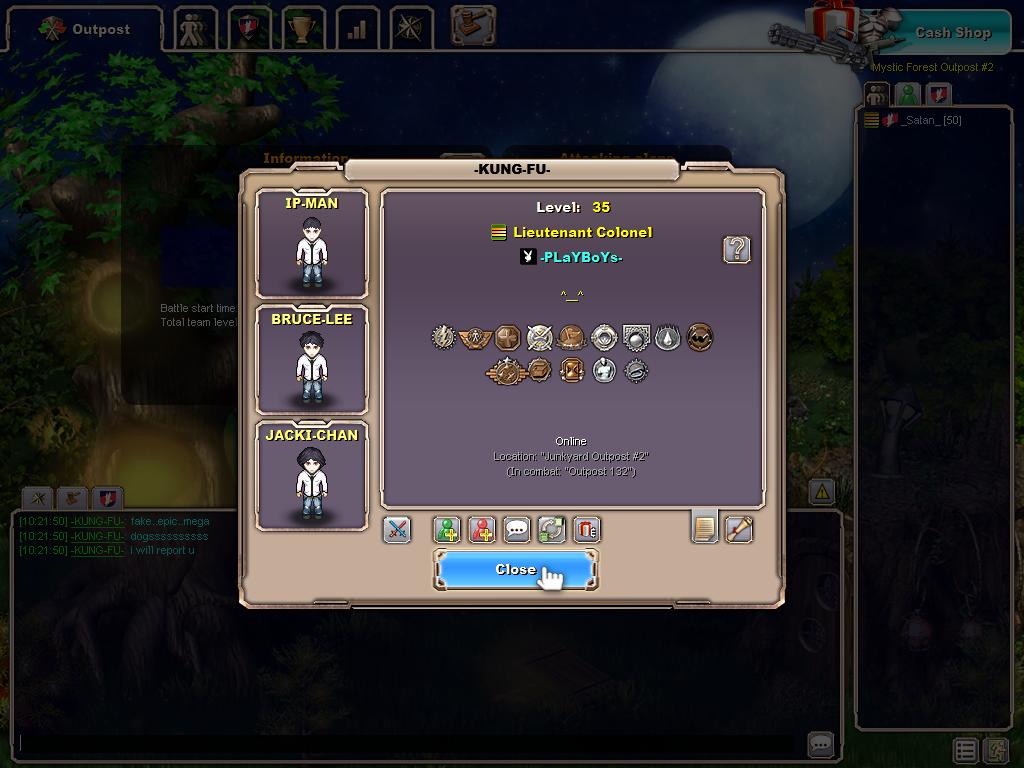Send a private message via speech bubble
Screen dimensions: 1024x768
517,529
